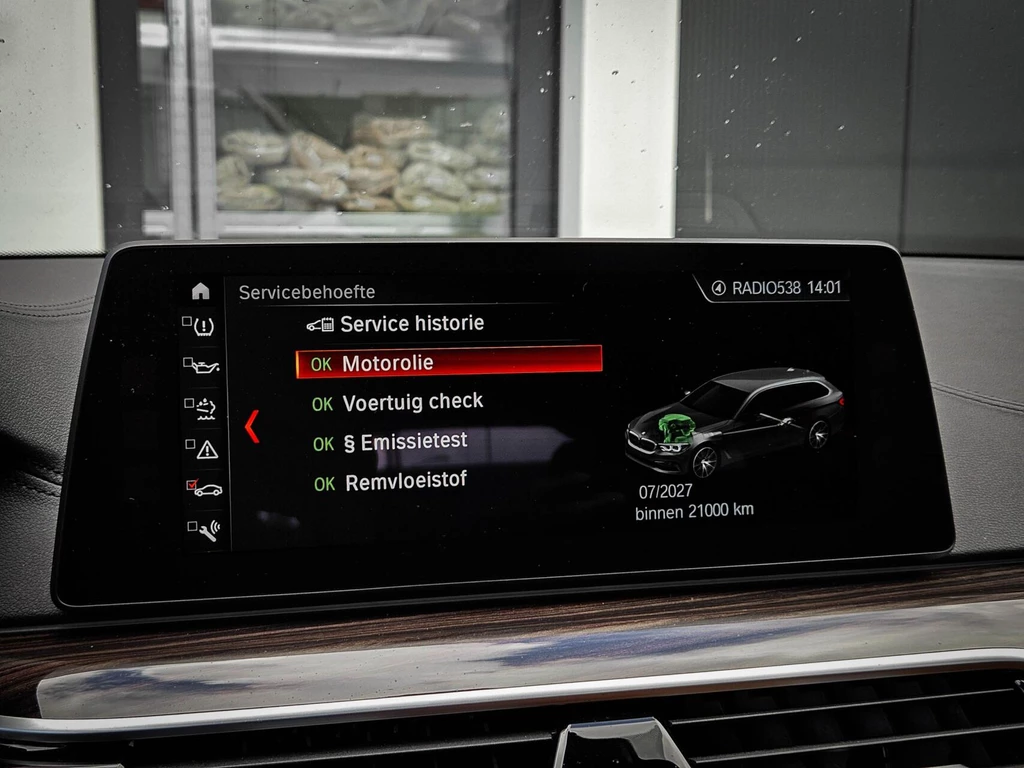Show the warning triangle messages
The image size is (1024, 768).
[x=204, y=448]
